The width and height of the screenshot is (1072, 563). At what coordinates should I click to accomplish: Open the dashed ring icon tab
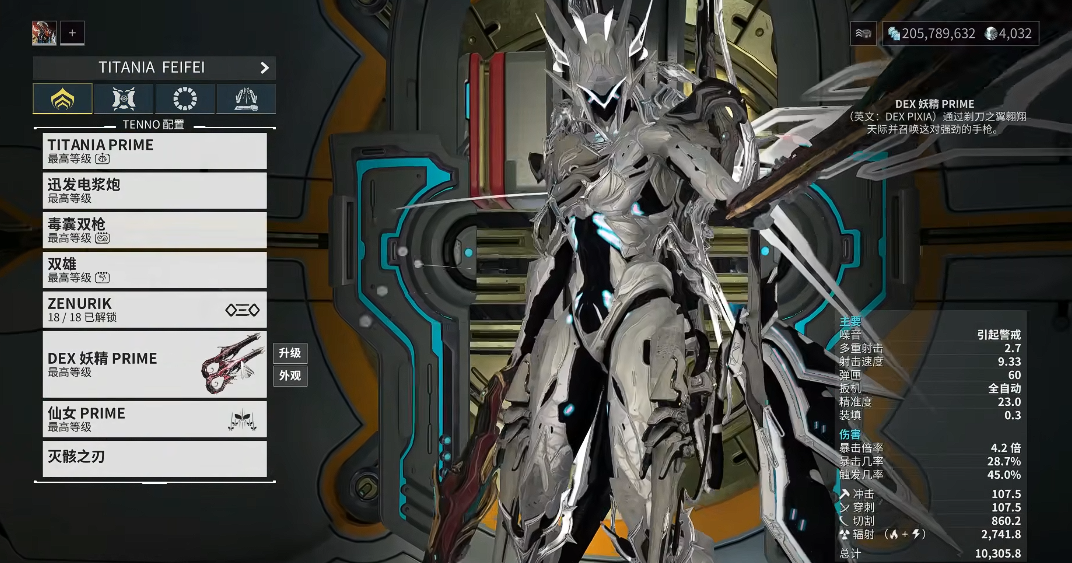pyautogui.click(x=185, y=98)
